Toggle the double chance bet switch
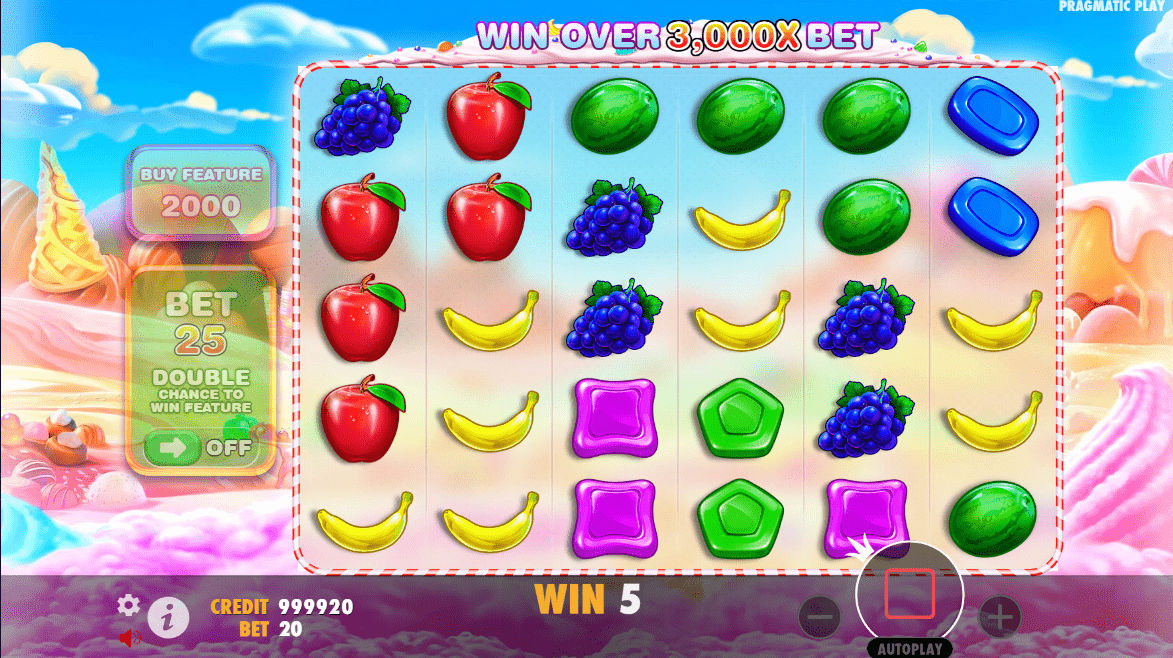Image resolution: width=1173 pixels, height=658 pixels. click(x=199, y=447)
